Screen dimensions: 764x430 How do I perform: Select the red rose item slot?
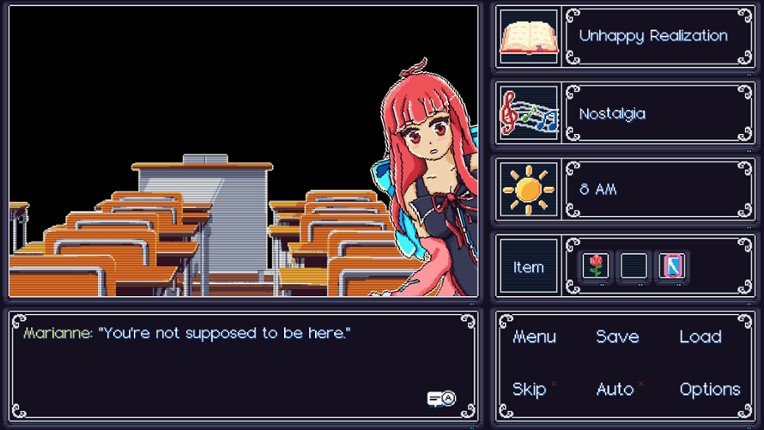pyautogui.click(x=596, y=266)
